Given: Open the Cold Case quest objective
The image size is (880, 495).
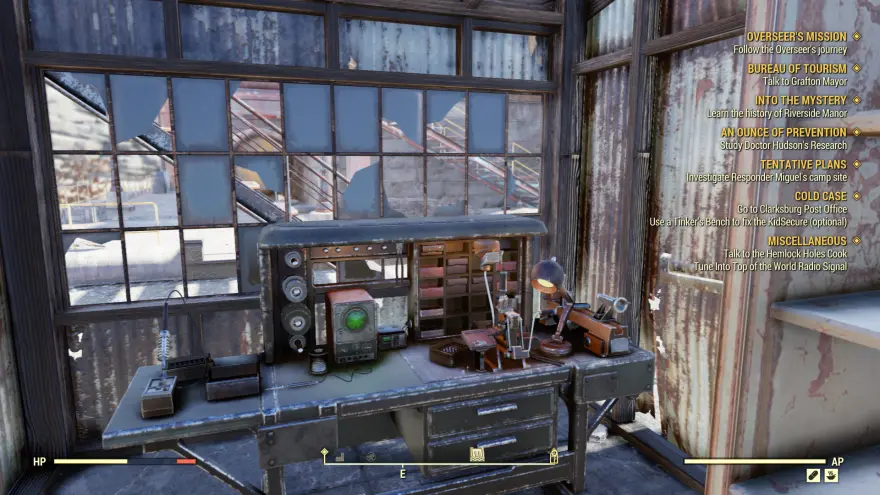Looking at the screenshot, I should [x=820, y=196].
